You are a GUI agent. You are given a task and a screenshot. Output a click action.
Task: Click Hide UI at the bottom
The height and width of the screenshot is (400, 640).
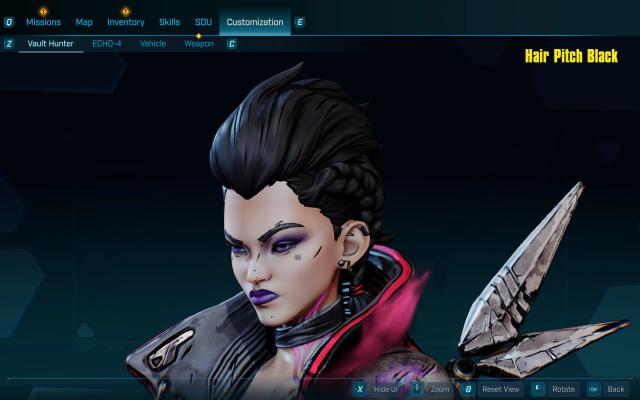[385, 388]
